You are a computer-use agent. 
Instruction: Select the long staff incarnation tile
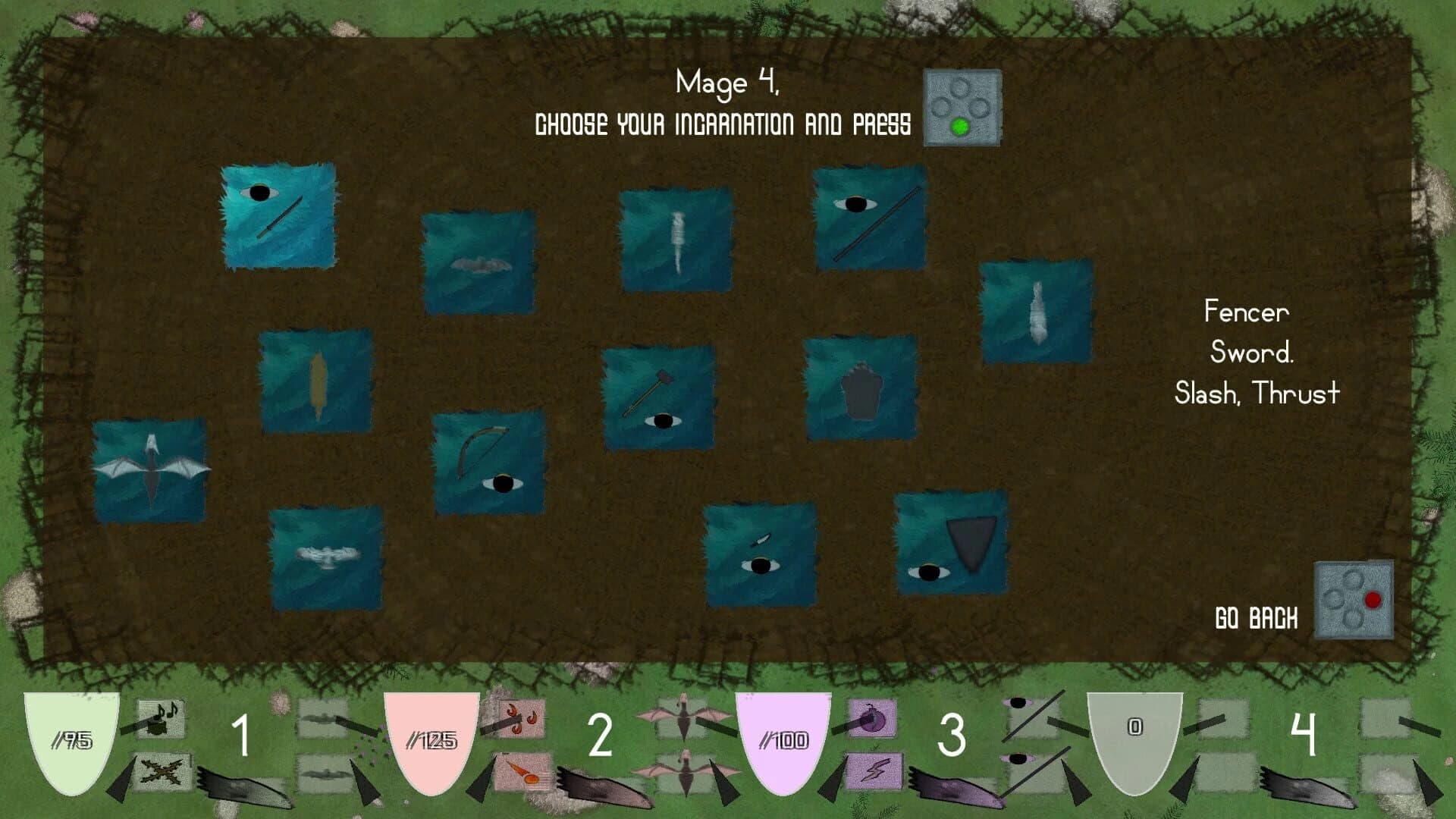tap(869, 224)
